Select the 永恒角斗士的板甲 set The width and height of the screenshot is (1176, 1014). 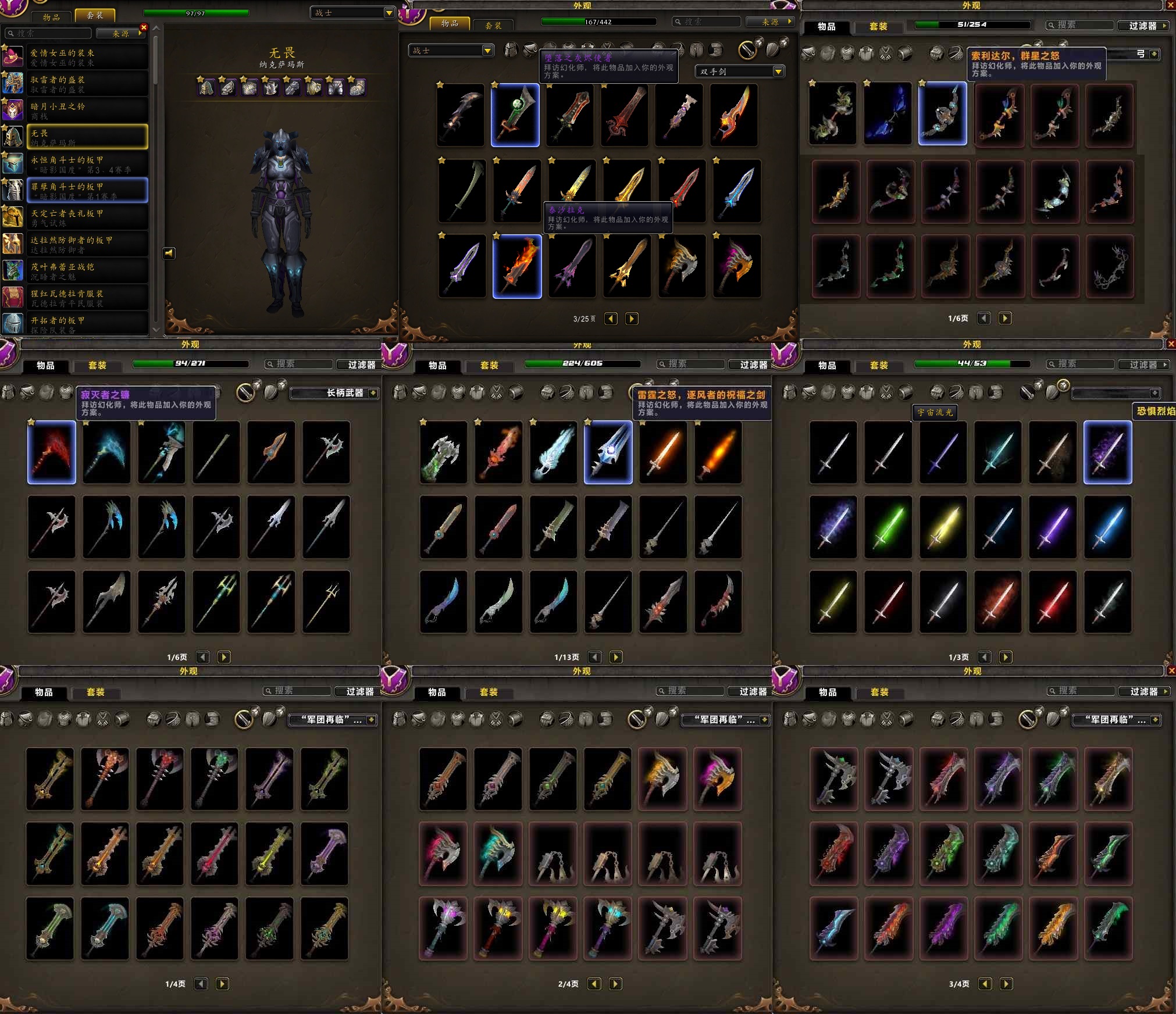tap(87, 164)
